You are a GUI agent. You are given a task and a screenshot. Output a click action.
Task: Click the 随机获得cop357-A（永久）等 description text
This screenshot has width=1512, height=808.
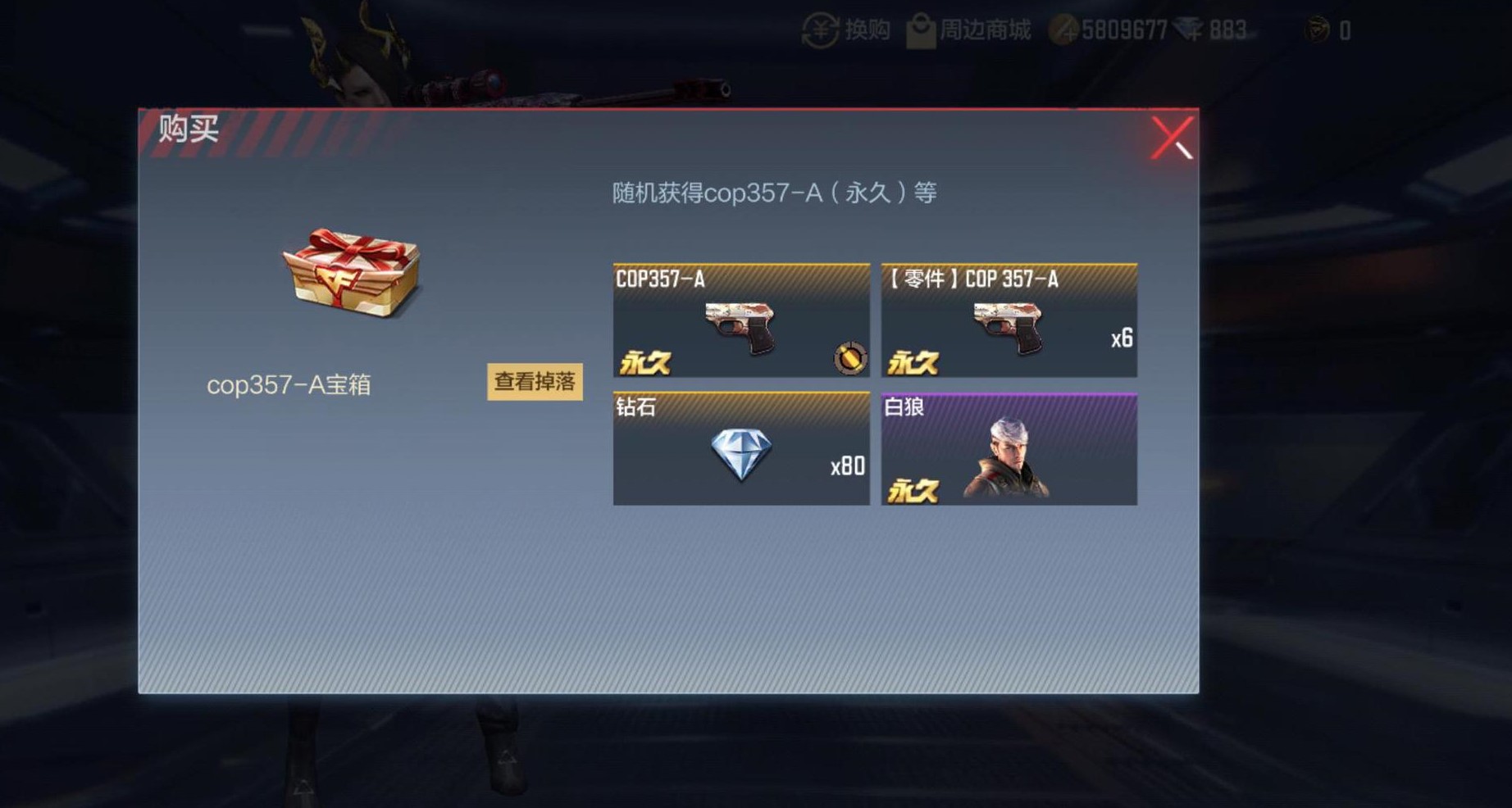[775, 193]
